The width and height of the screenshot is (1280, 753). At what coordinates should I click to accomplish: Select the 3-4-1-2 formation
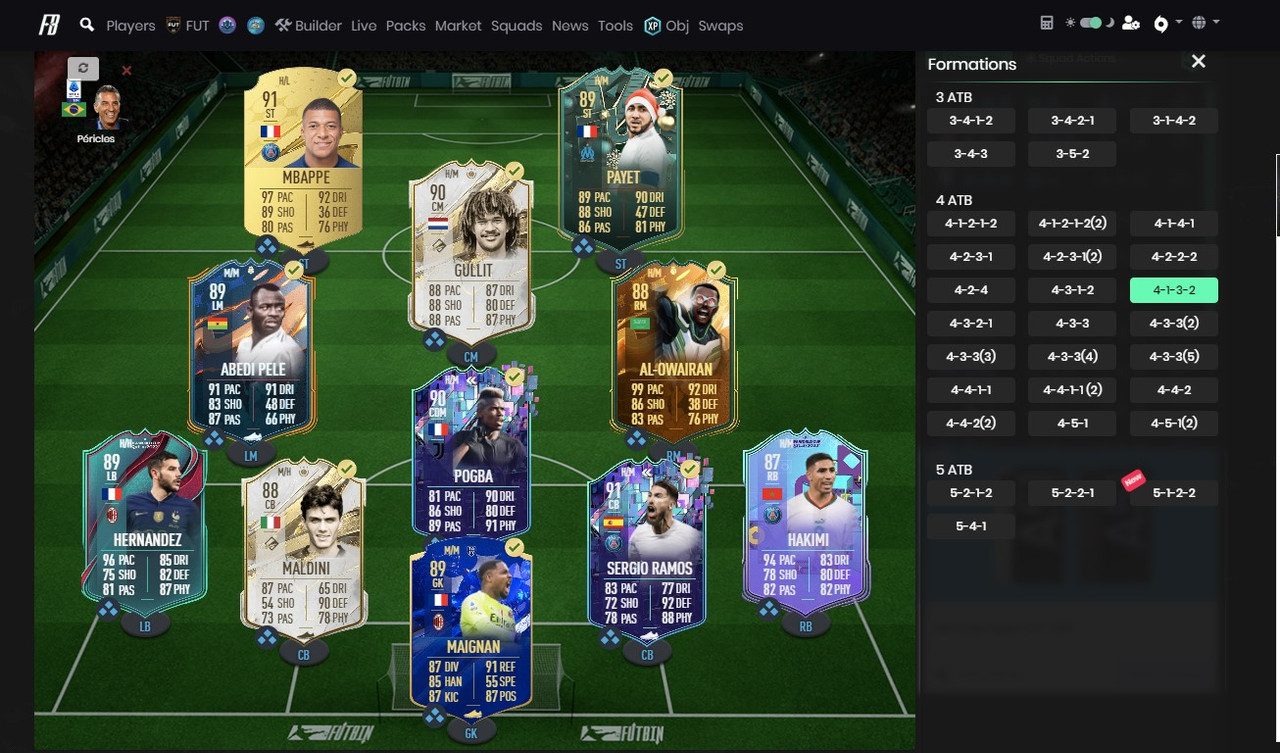[x=971, y=121]
